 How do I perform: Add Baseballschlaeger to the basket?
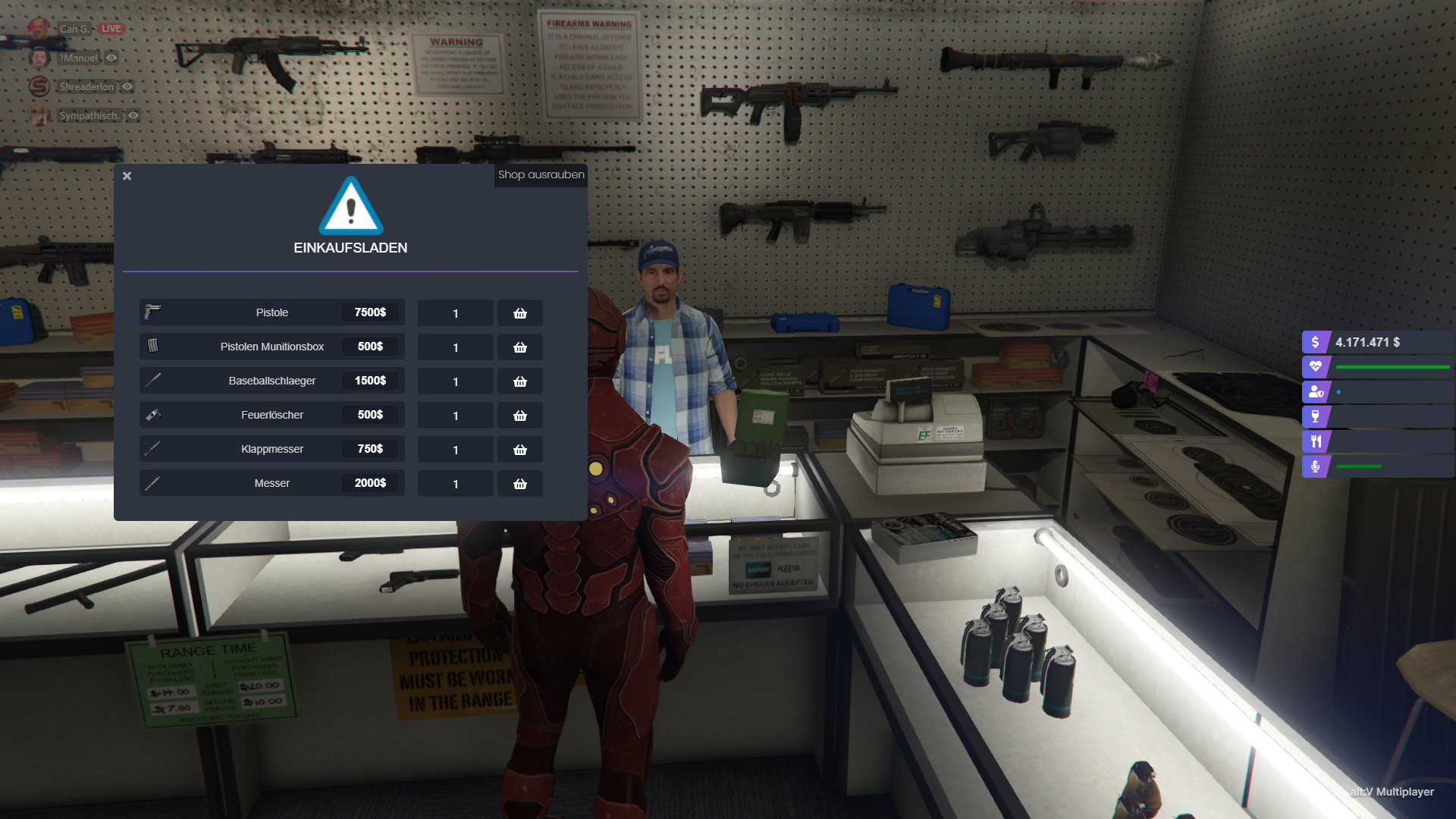point(520,381)
